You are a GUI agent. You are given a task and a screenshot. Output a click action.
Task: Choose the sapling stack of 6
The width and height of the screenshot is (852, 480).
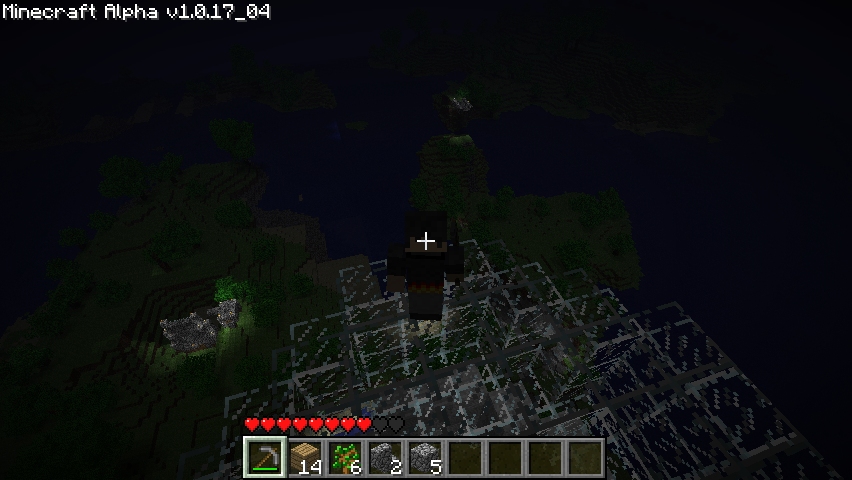tap(345, 458)
